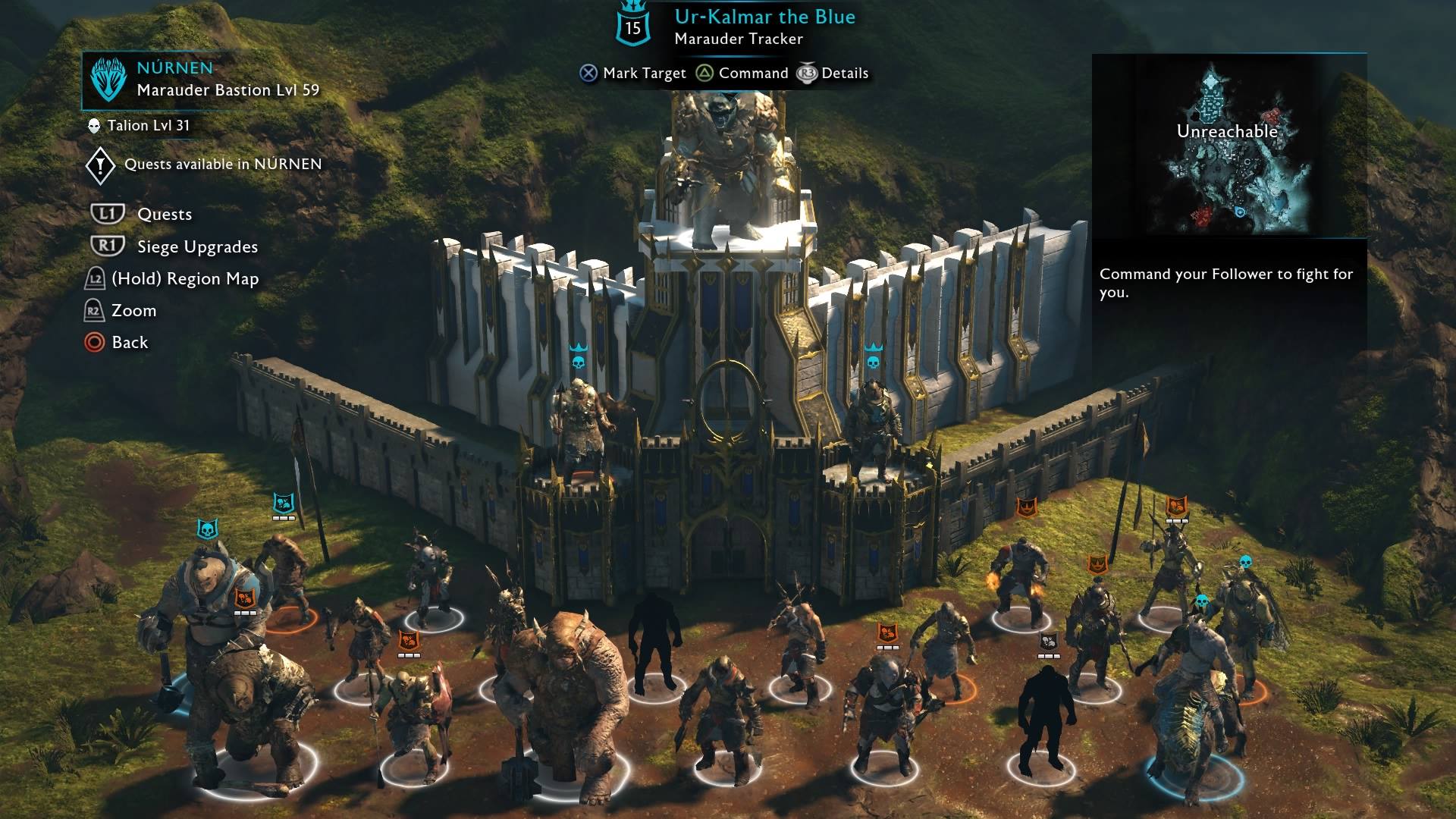Click the Núrnen region minimap

(1228, 146)
